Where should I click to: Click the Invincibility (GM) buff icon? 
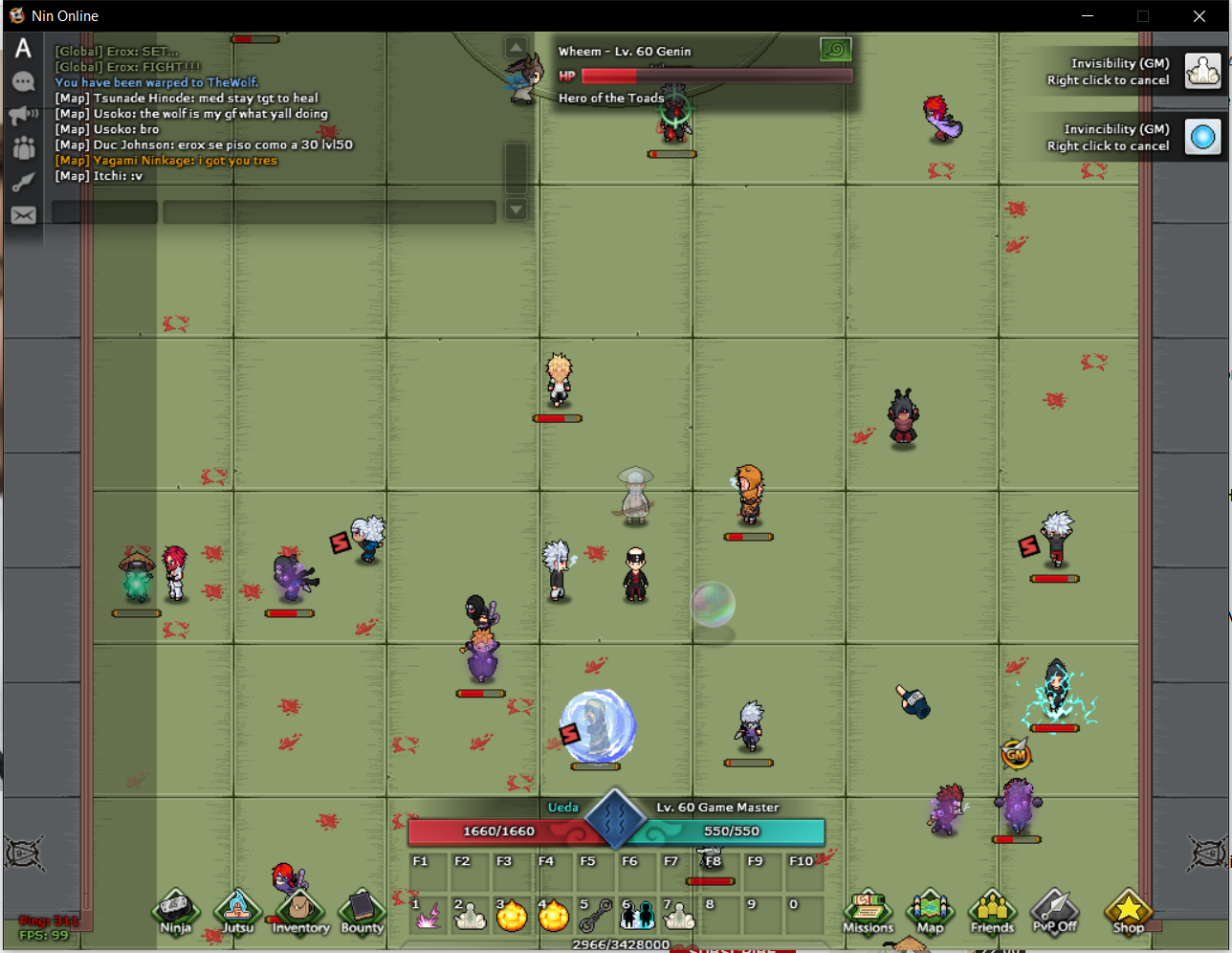(x=1202, y=137)
